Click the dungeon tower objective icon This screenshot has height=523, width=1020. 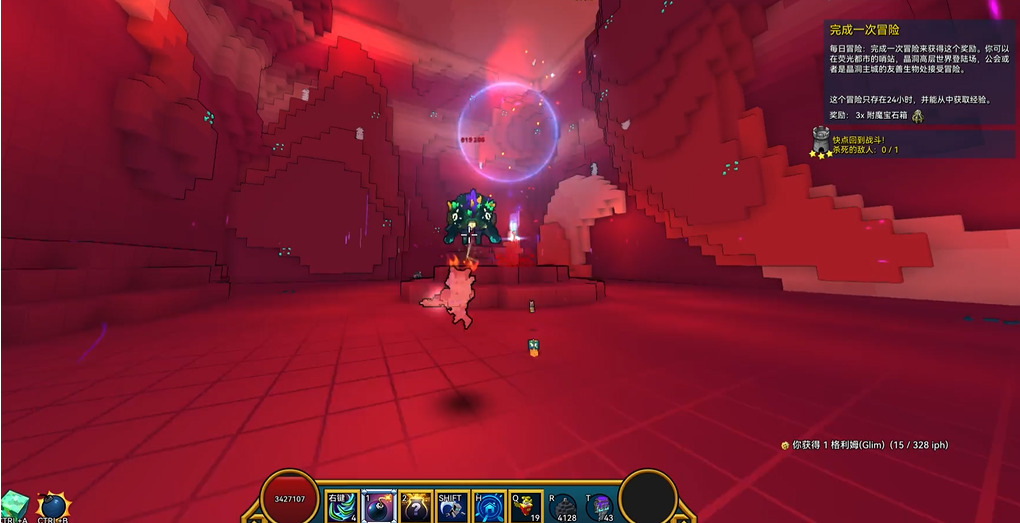(x=821, y=140)
